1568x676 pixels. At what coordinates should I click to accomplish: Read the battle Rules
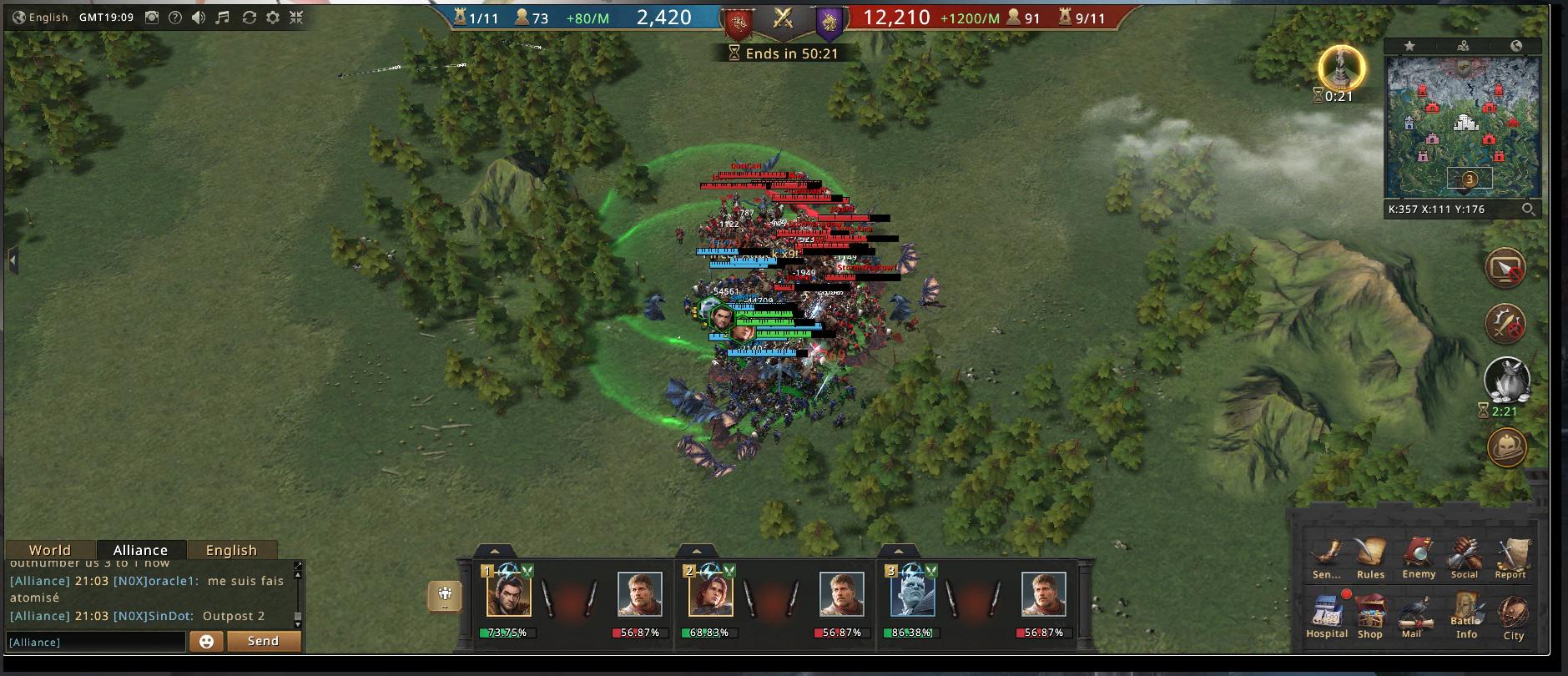[1370, 555]
